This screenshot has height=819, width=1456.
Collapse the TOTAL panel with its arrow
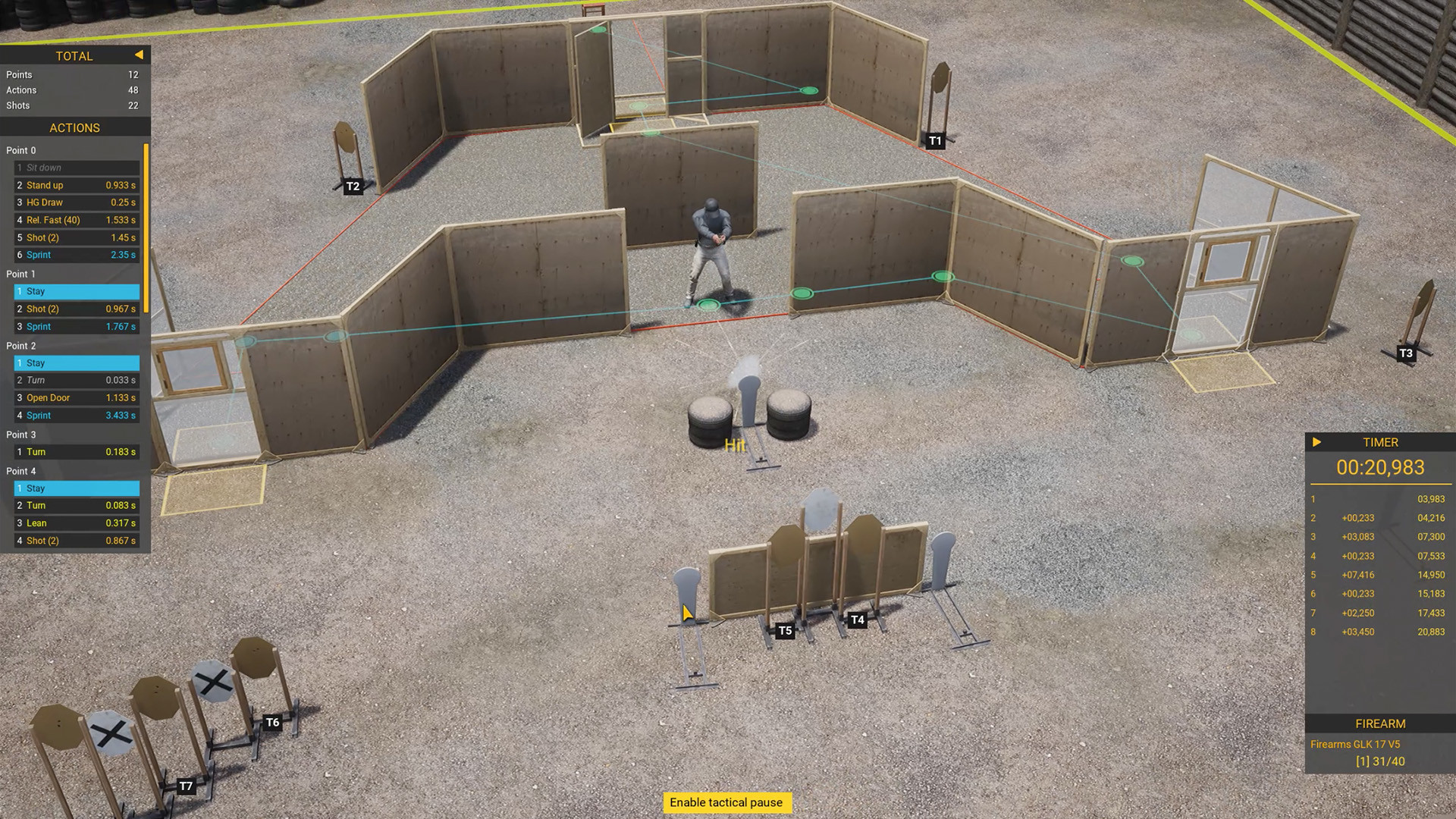pos(139,55)
